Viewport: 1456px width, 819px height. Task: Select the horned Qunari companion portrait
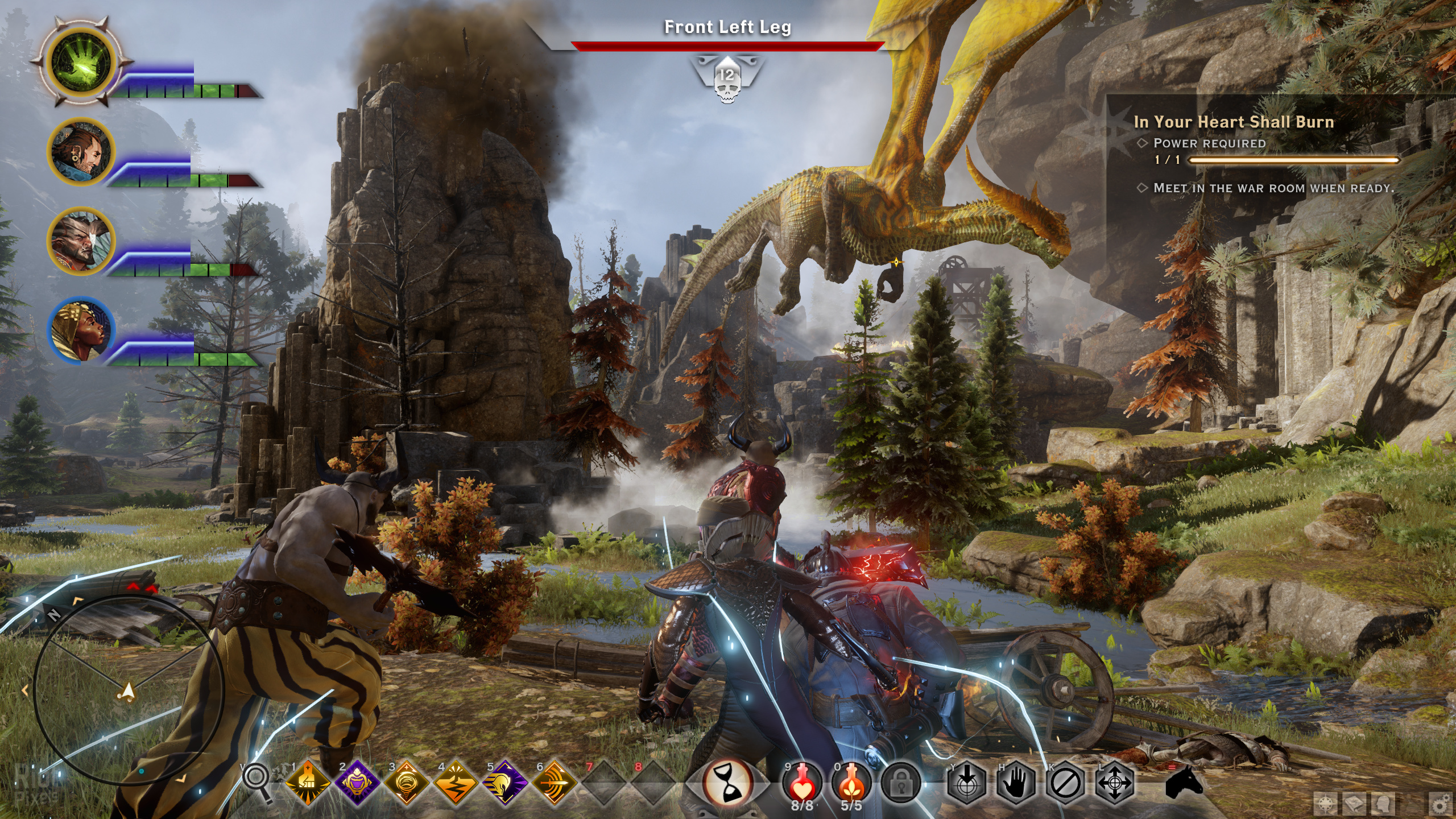coord(81,241)
